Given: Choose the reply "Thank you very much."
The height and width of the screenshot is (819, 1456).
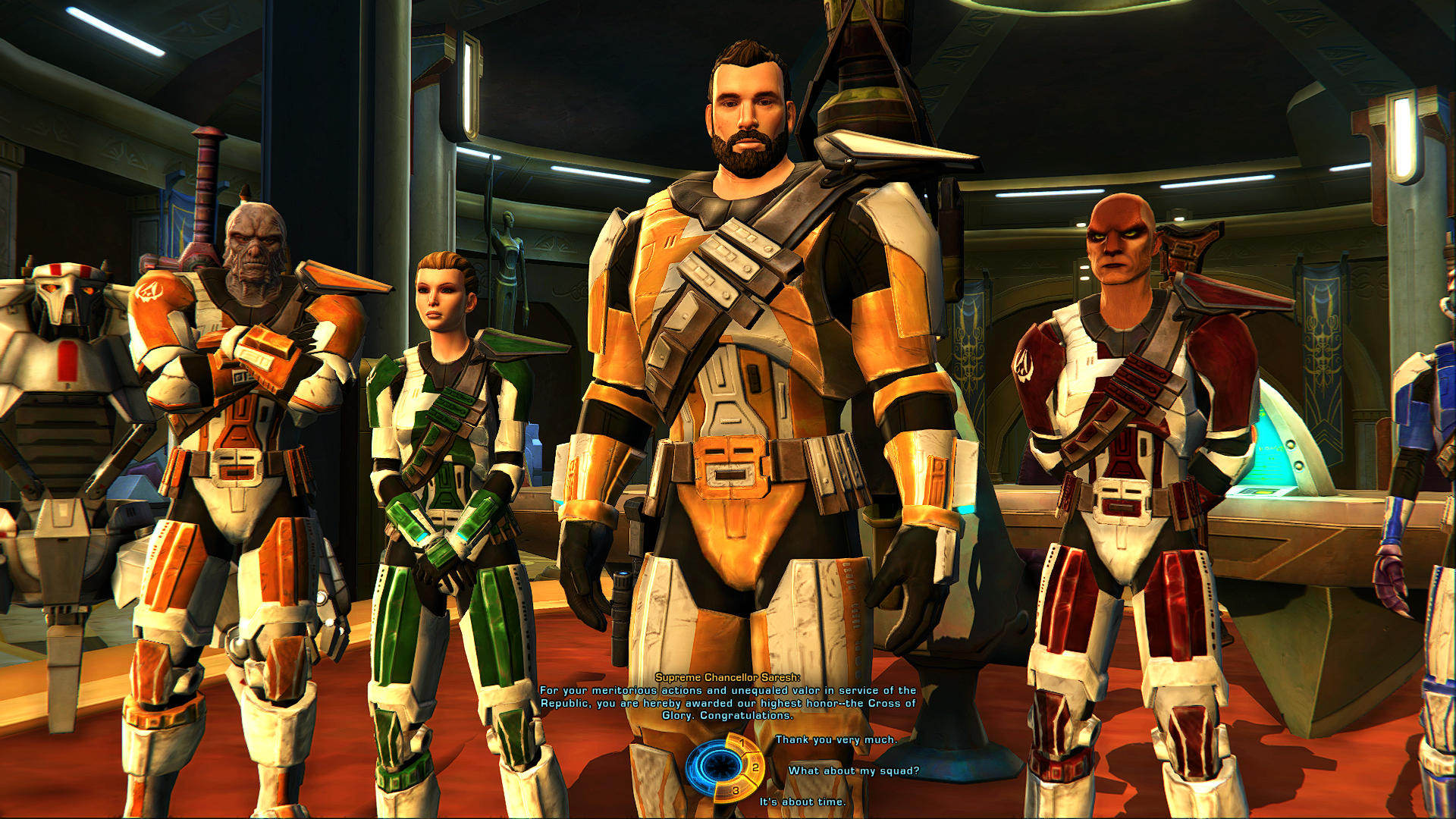Looking at the screenshot, I should [x=836, y=739].
